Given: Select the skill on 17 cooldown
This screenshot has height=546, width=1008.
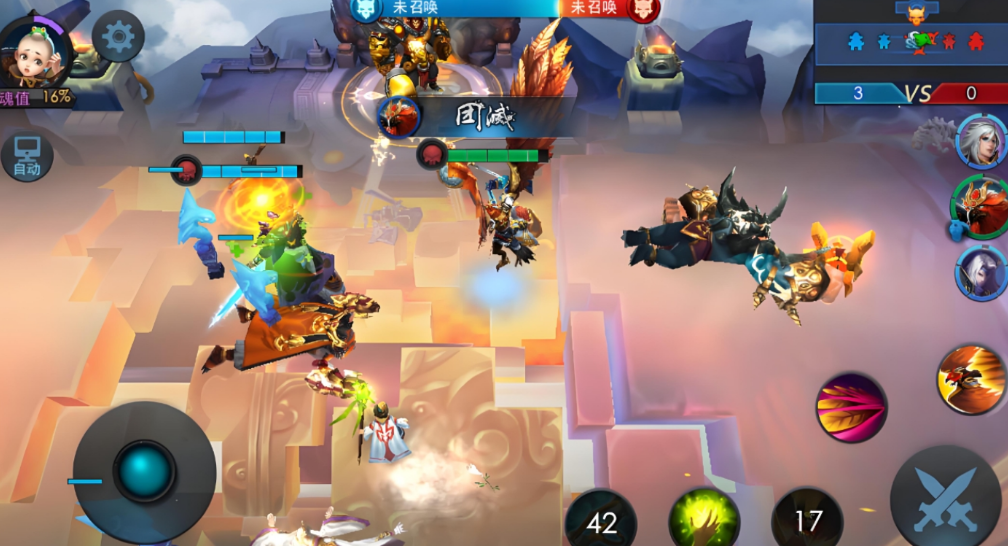Looking at the screenshot, I should [807, 520].
